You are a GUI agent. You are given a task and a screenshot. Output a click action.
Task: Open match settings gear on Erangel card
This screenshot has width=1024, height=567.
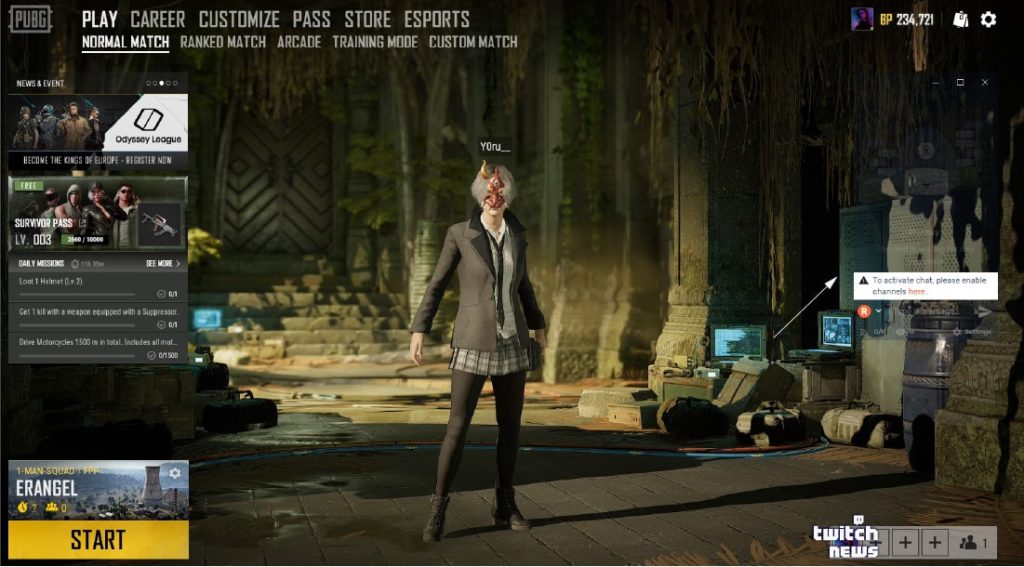click(175, 473)
